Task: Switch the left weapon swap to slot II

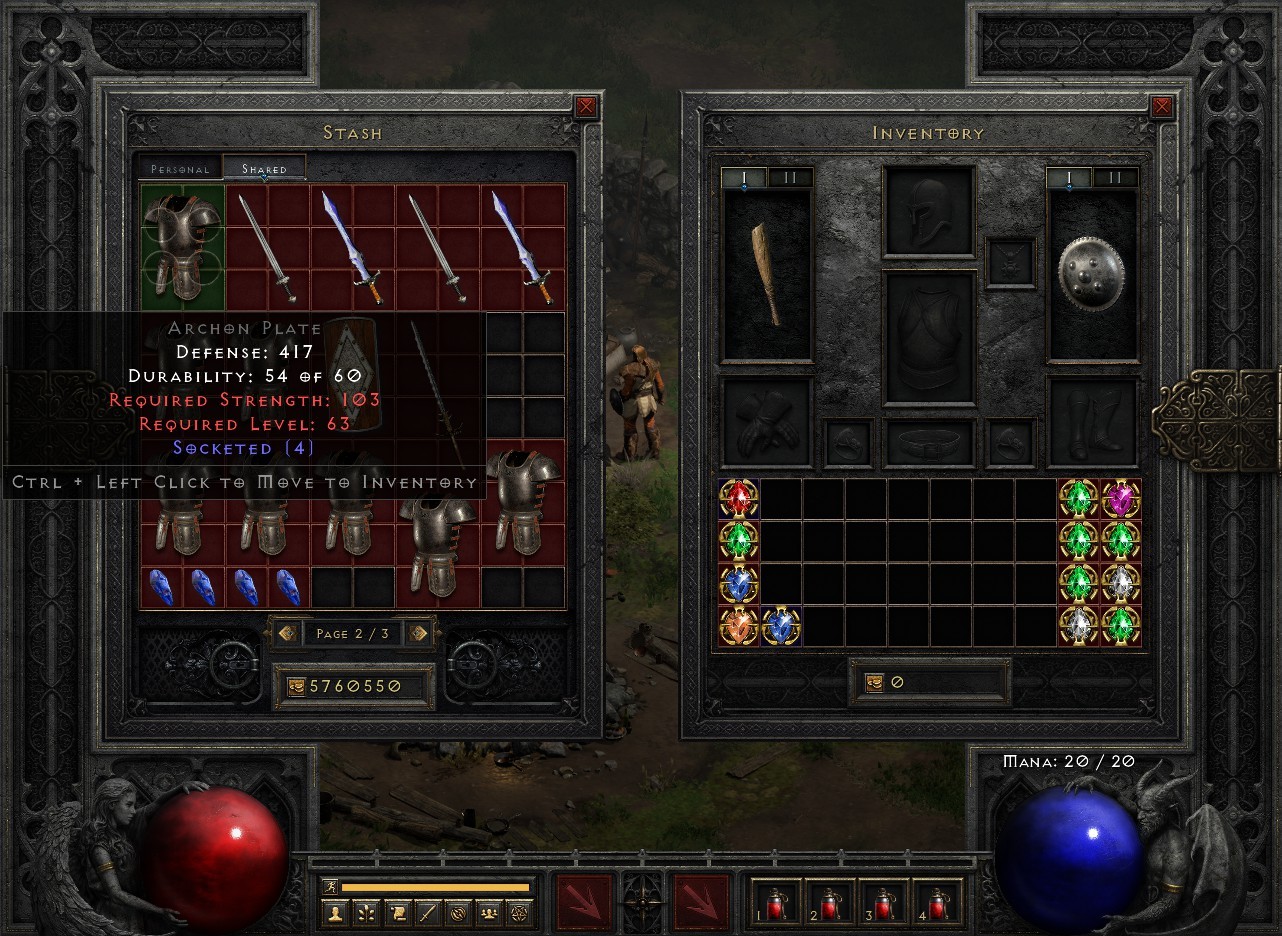Action: pyautogui.click(x=789, y=176)
